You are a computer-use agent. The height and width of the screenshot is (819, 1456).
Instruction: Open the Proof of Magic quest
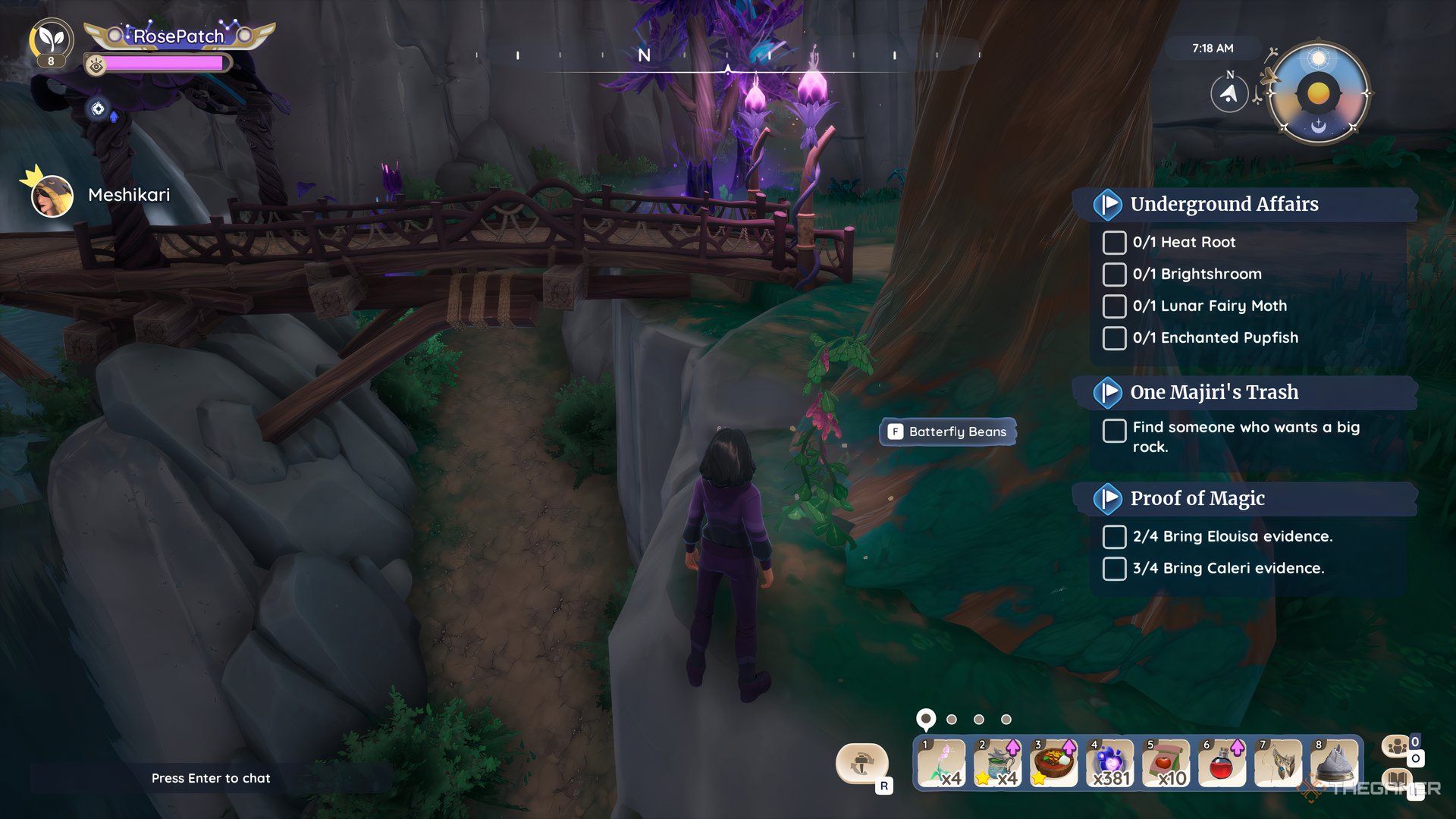pos(1197,498)
